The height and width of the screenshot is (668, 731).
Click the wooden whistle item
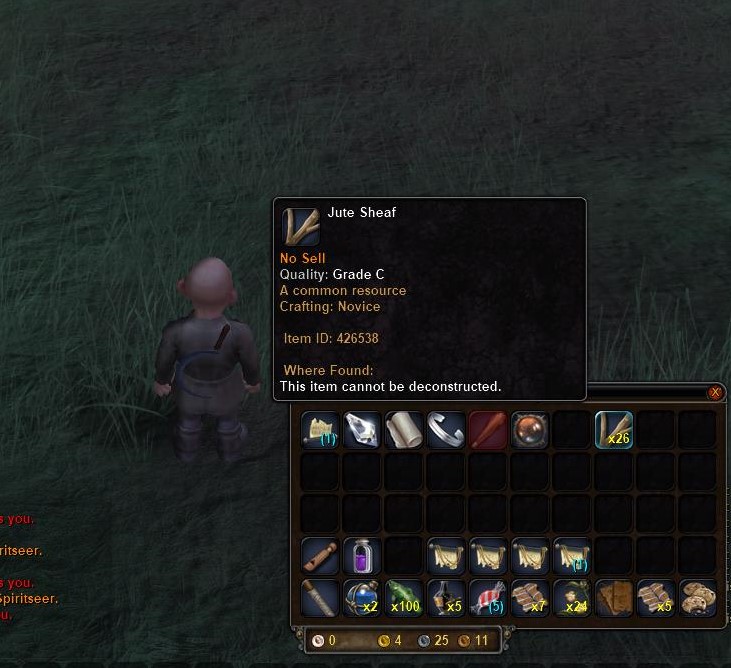point(319,556)
